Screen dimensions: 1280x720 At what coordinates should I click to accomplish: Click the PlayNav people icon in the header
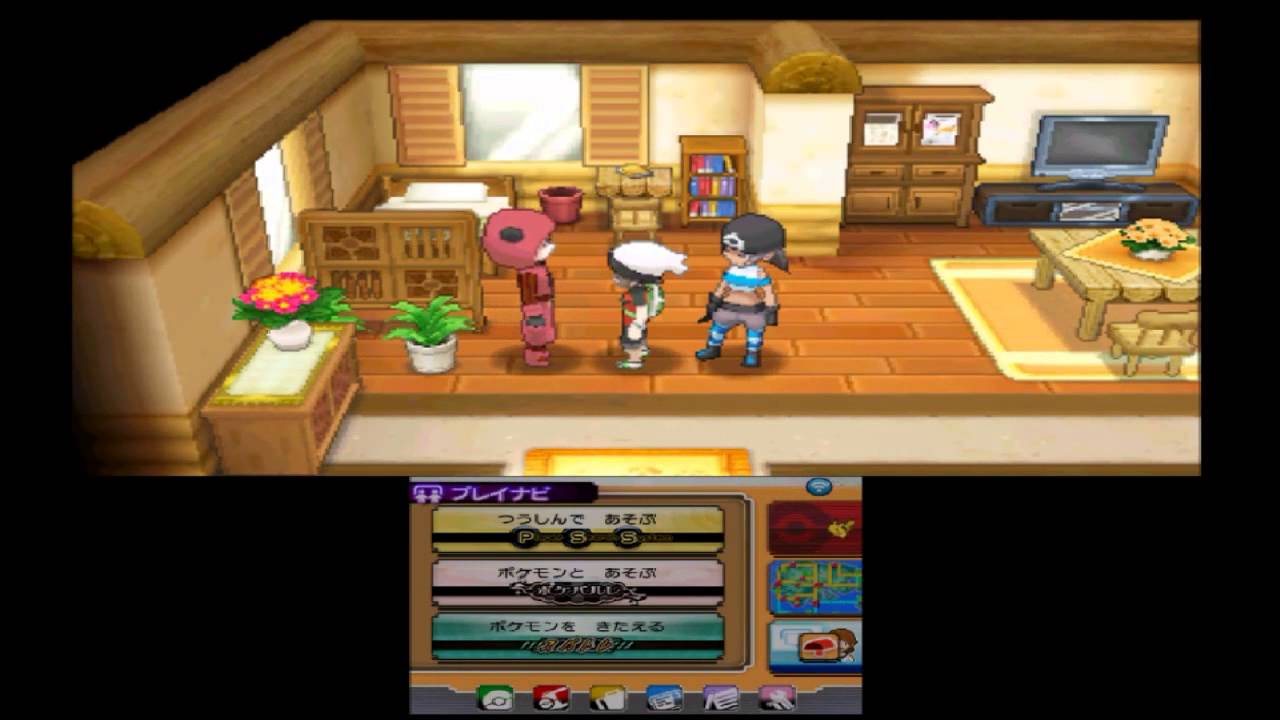430,493
